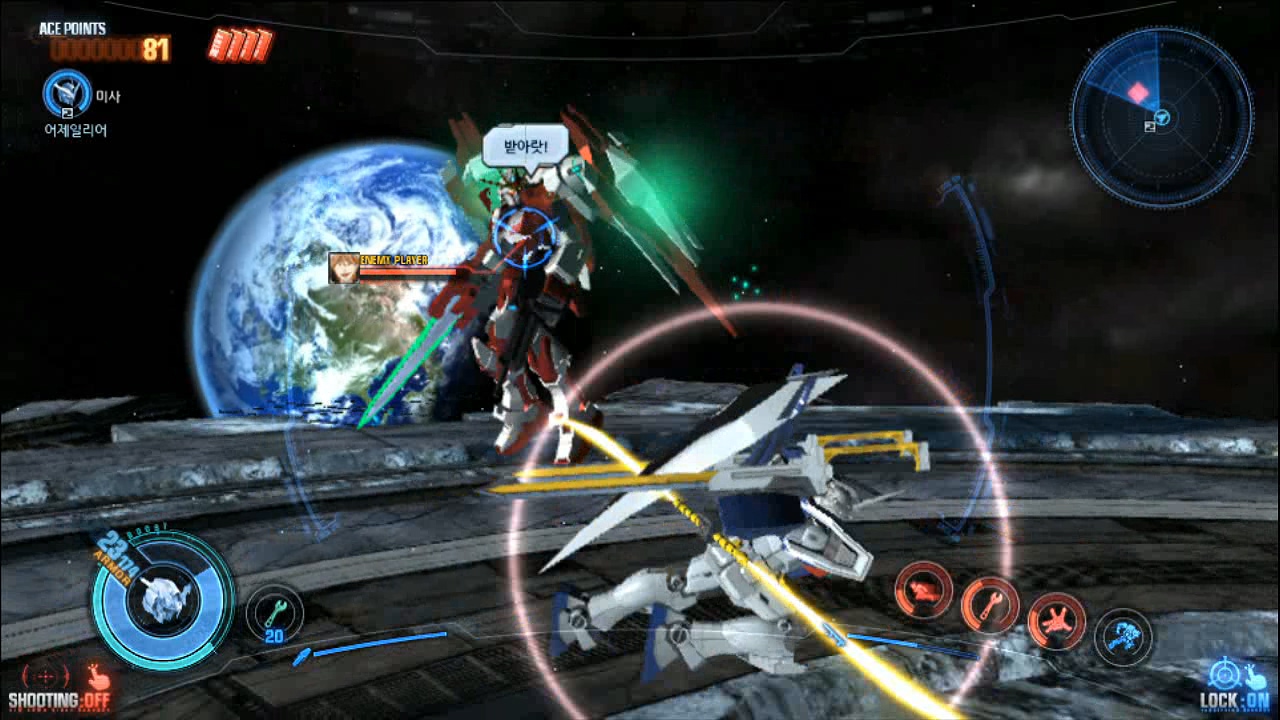
Task: Activate the red burst skill icon
Action: click(1057, 620)
